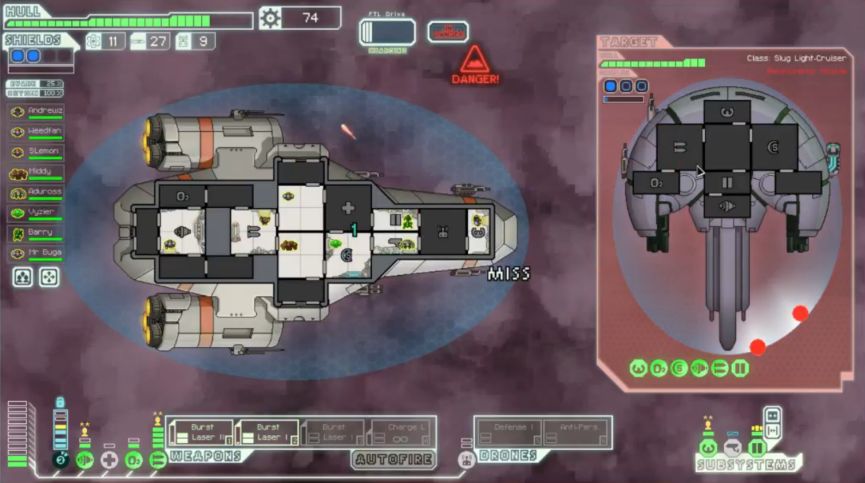
Task: Select the Burst Laser II weapon slot
Action: click(200, 432)
